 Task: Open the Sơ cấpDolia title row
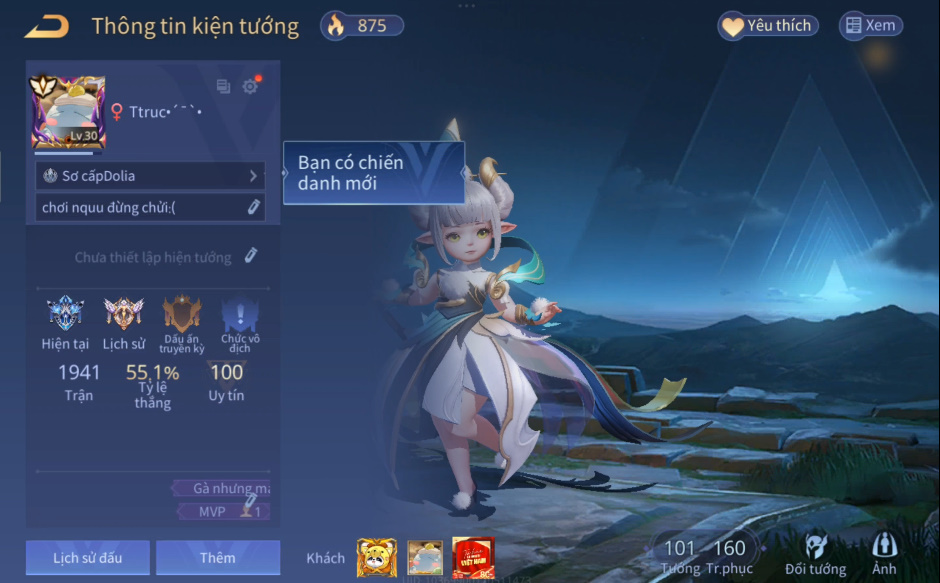pyautogui.click(x=150, y=176)
